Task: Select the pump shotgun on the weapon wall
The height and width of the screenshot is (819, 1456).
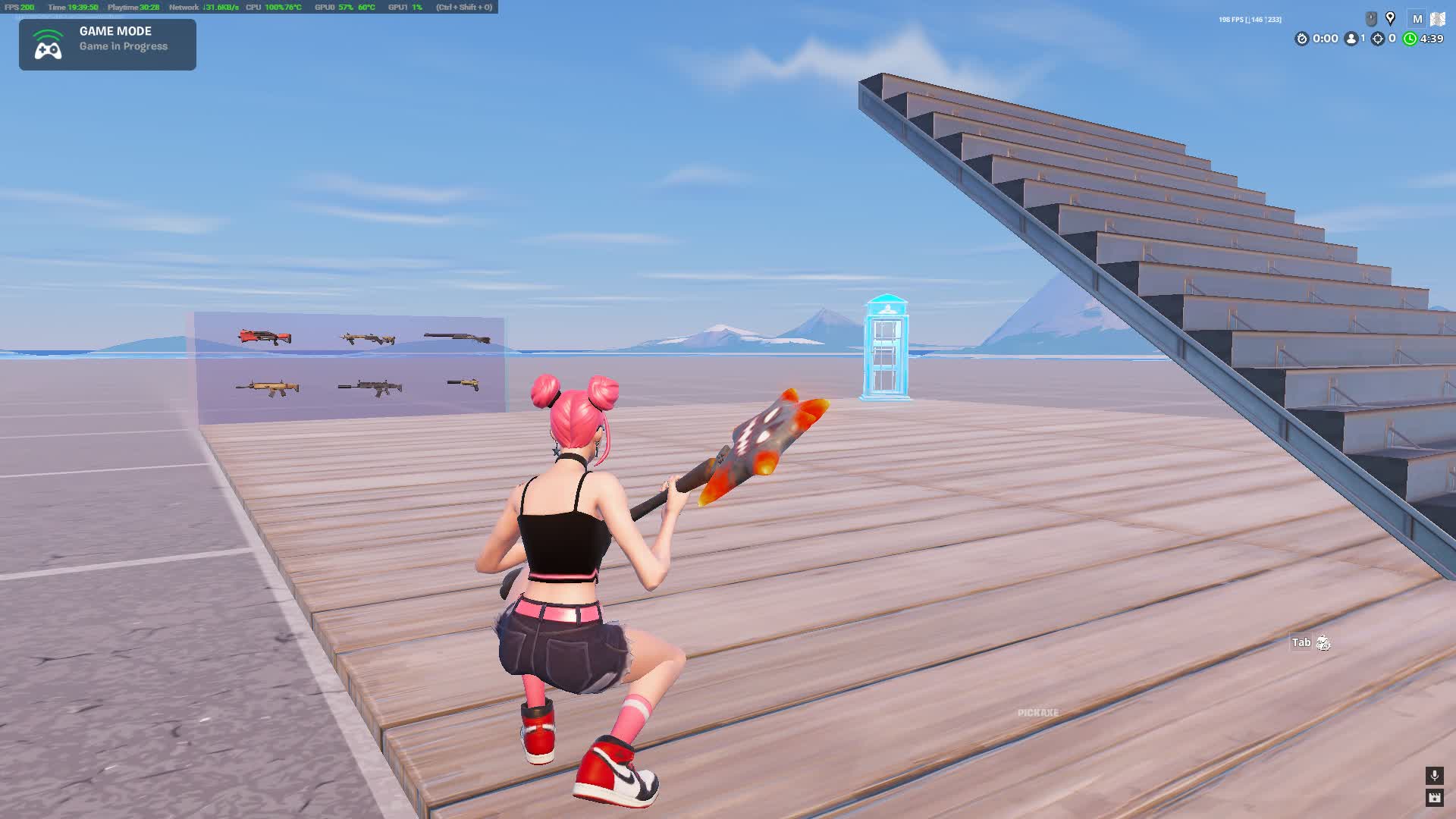Action: pos(456,337)
